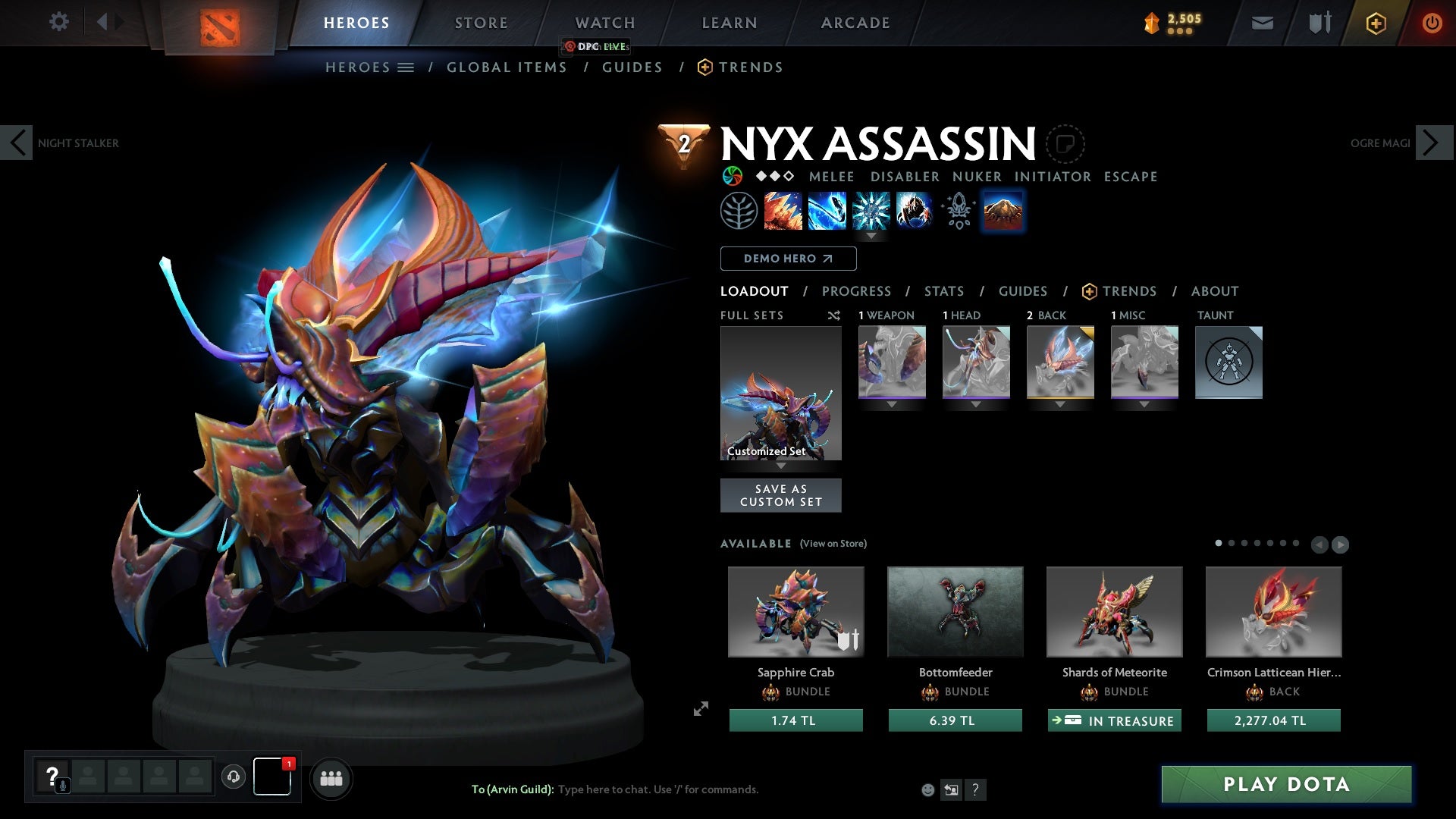
Task: Click the mail envelope icon in the top bar
Action: coord(1261,23)
